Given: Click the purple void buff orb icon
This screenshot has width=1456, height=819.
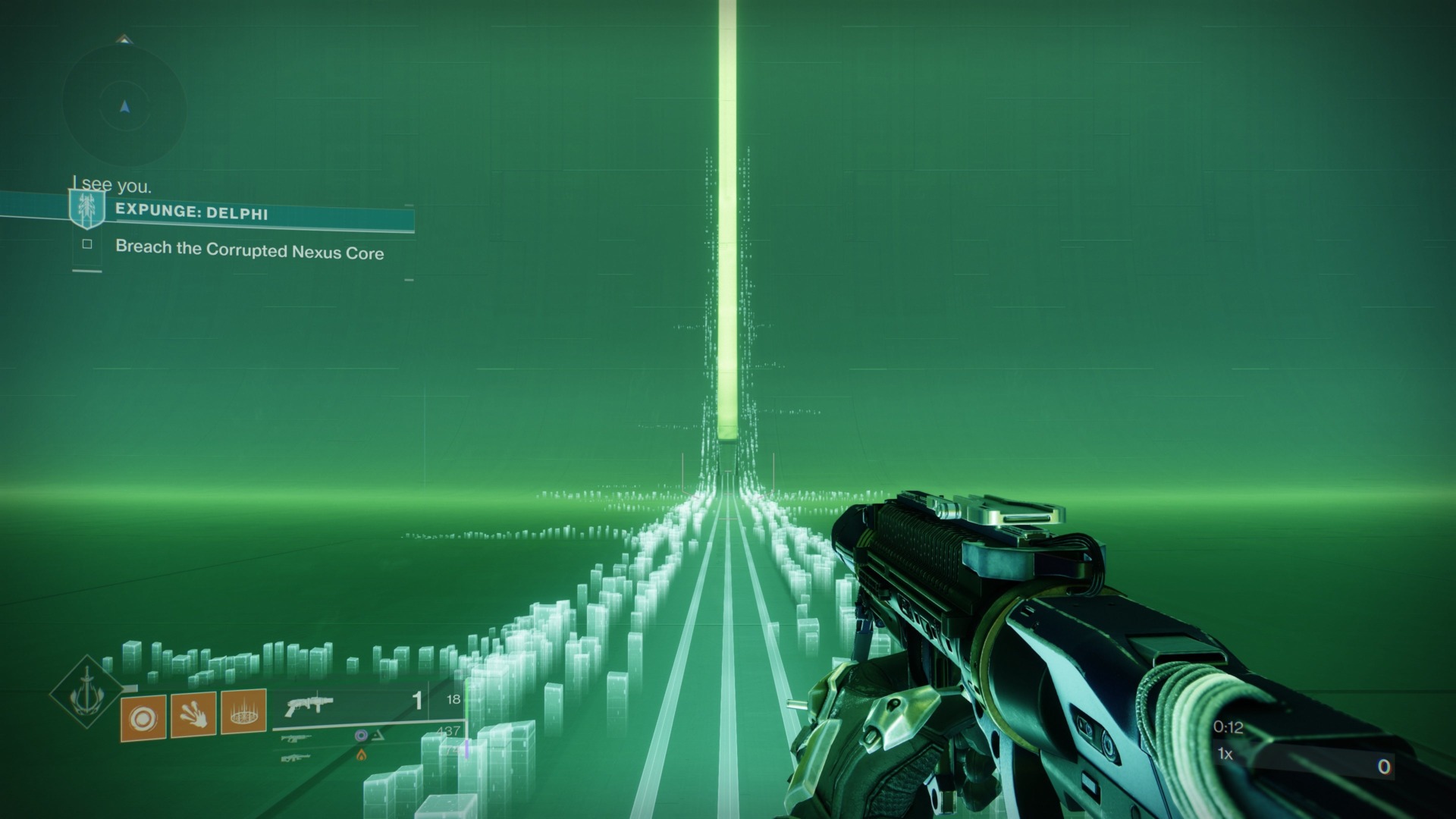Looking at the screenshot, I should click(361, 736).
